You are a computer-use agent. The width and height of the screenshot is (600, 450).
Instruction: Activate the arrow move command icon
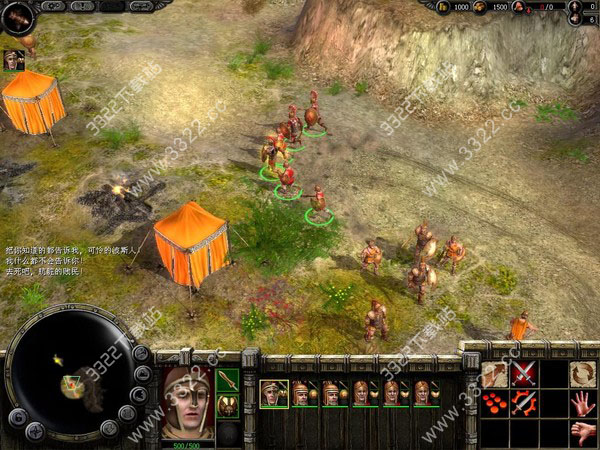(494, 374)
